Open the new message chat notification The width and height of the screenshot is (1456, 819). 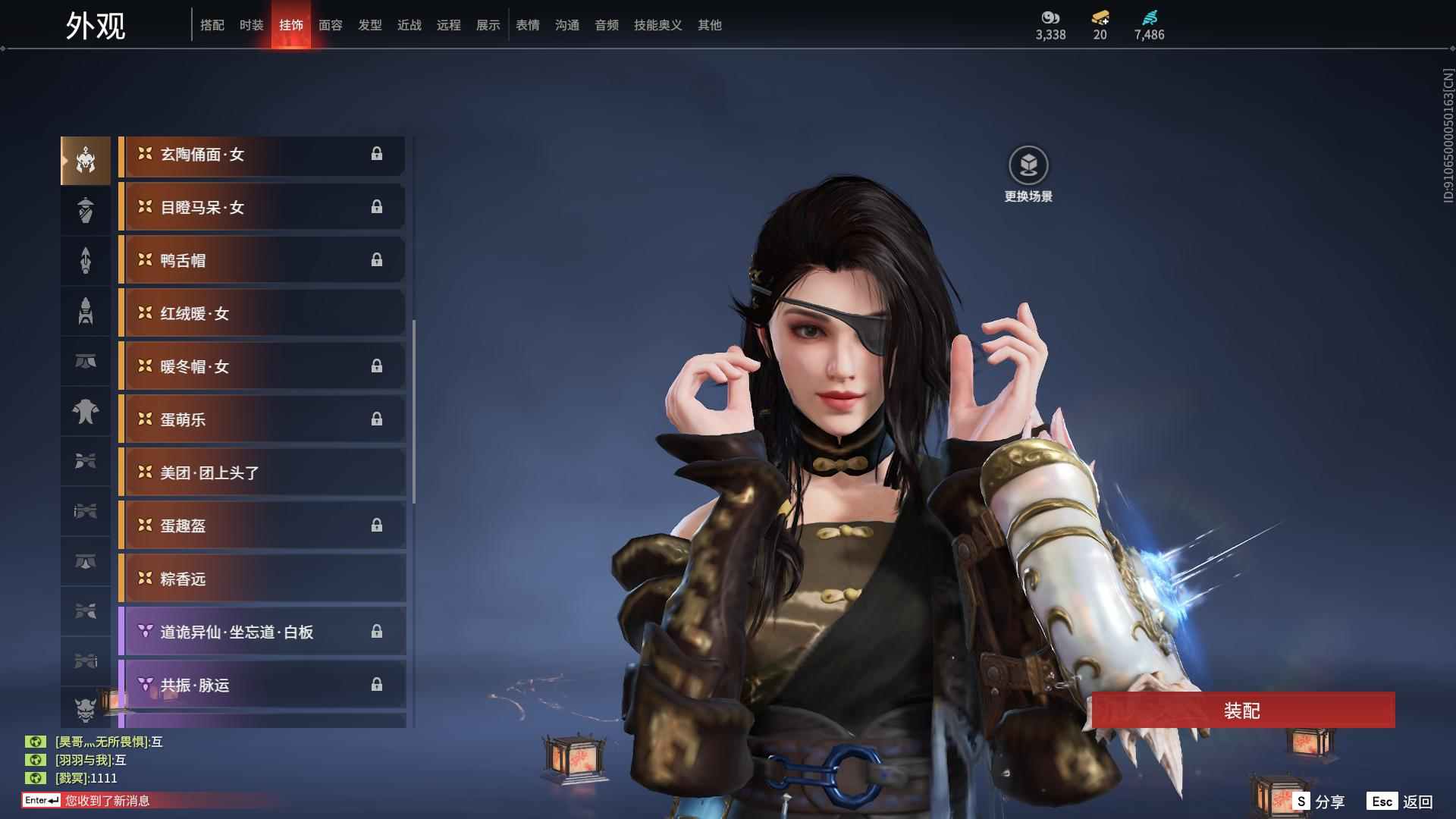point(106,801)
